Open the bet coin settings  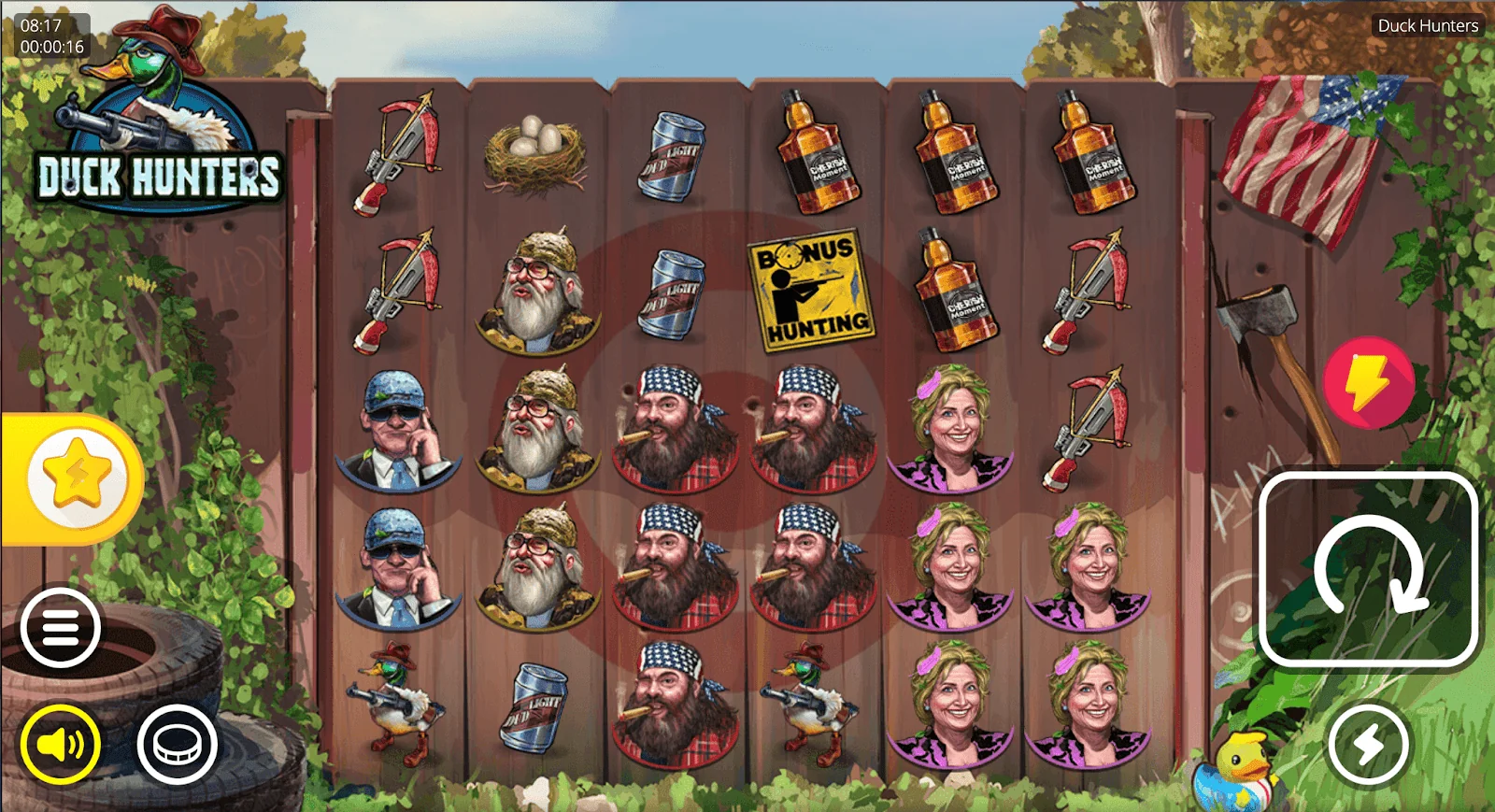click(x=178, y=745)
